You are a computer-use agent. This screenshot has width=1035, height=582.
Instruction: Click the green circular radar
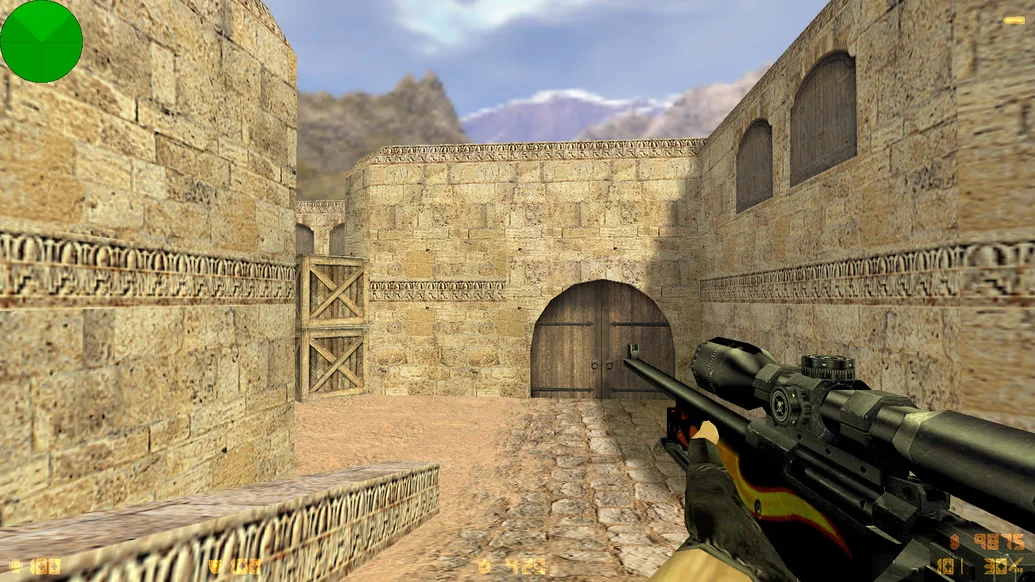click(41, 41)
